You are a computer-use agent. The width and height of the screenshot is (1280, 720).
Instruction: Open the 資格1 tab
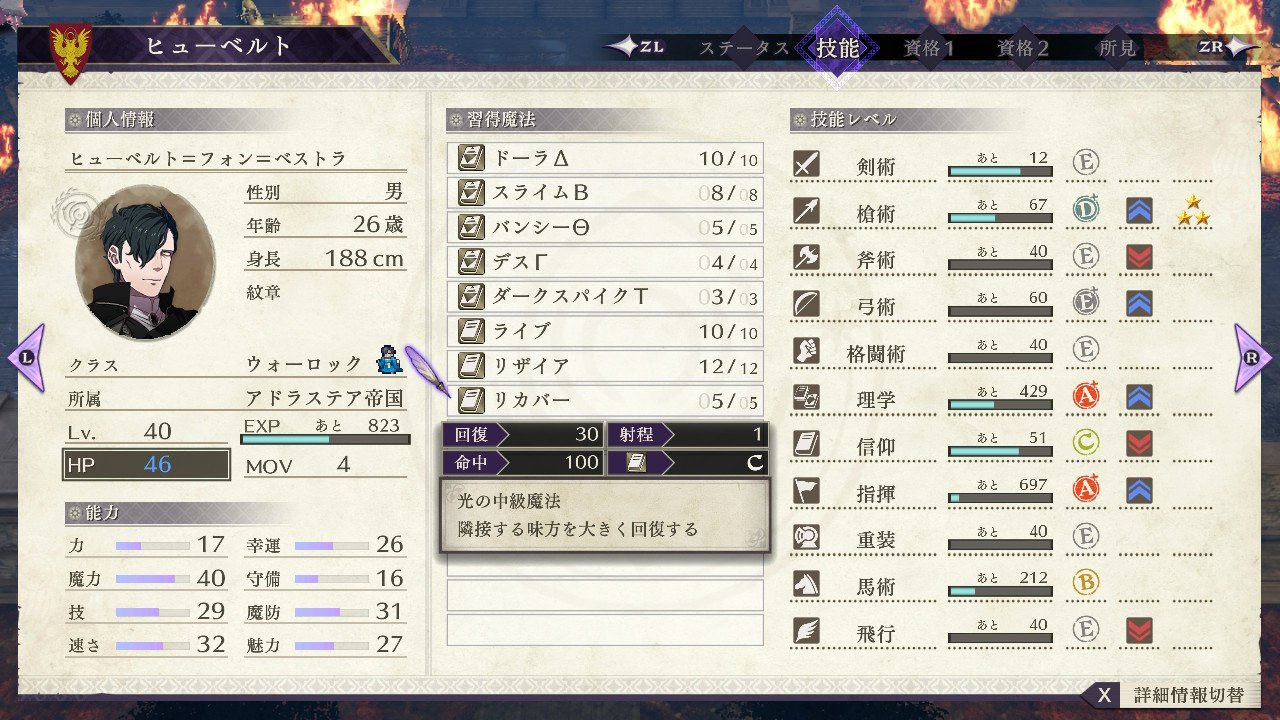[929, 48]
